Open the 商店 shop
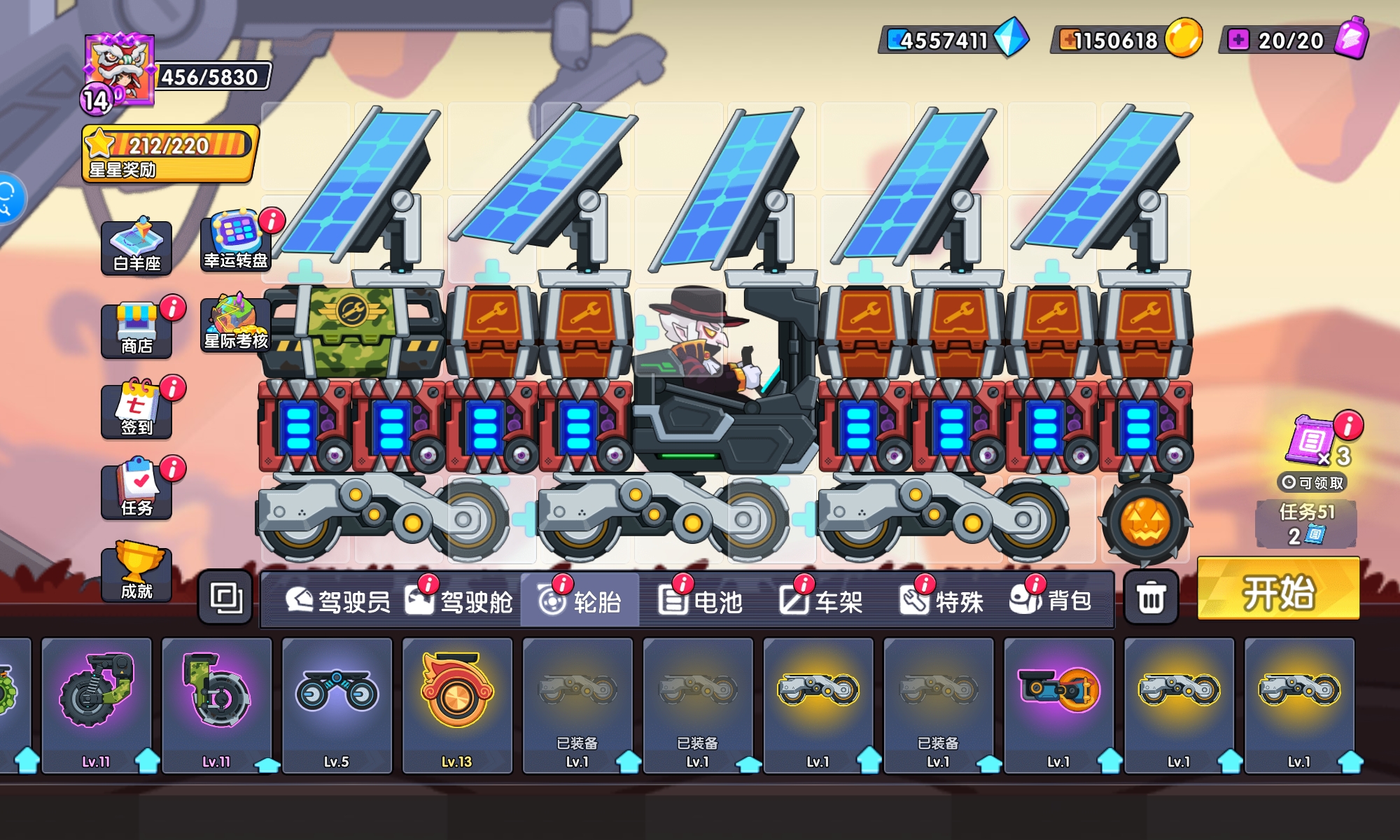Image resolution: width=1400 pixels, height=840 pixels. pyautogui.click(x=136, y=330)
